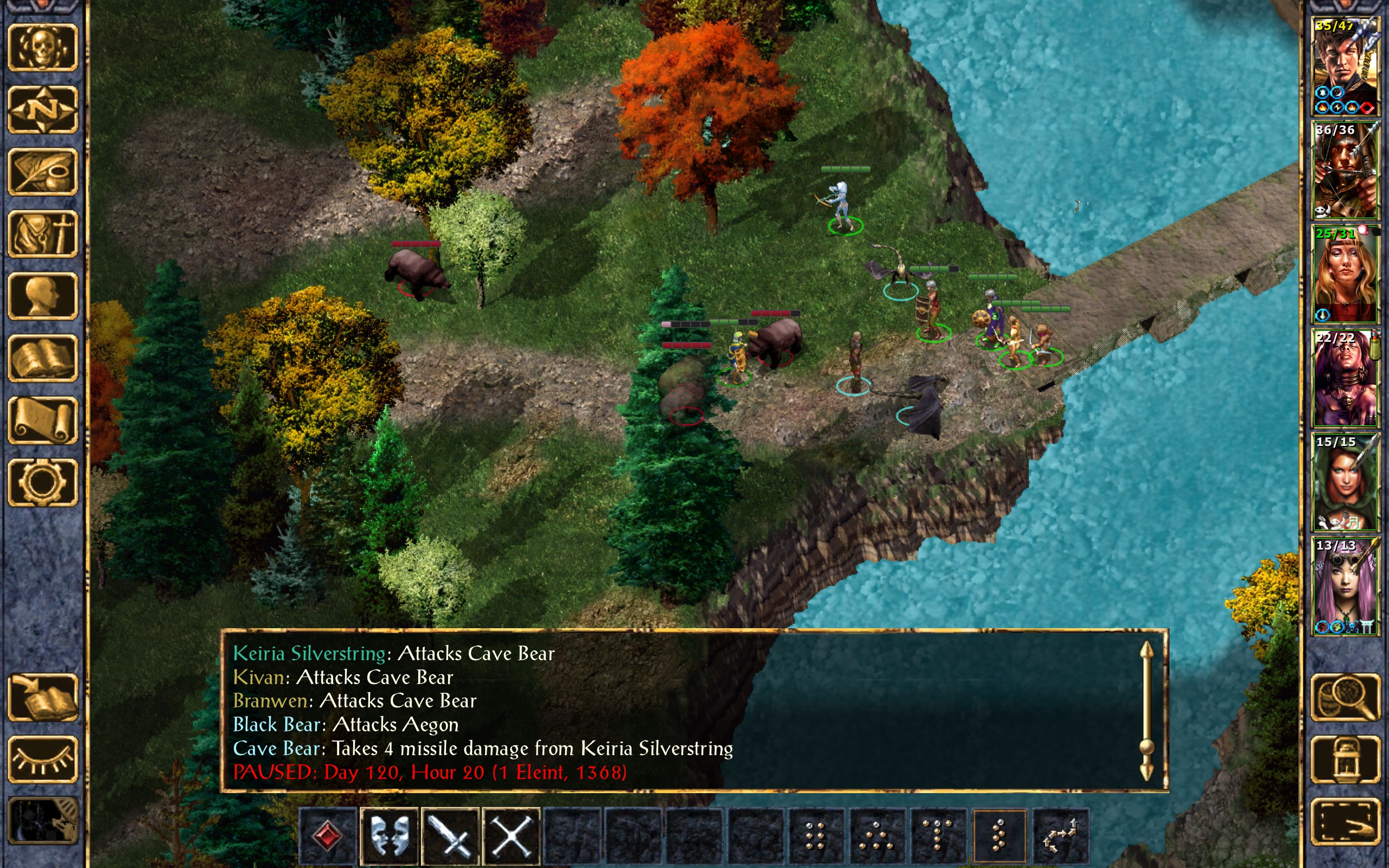Open the options gear icon
Screen dimensions: 1389x868
coord(42,482)
